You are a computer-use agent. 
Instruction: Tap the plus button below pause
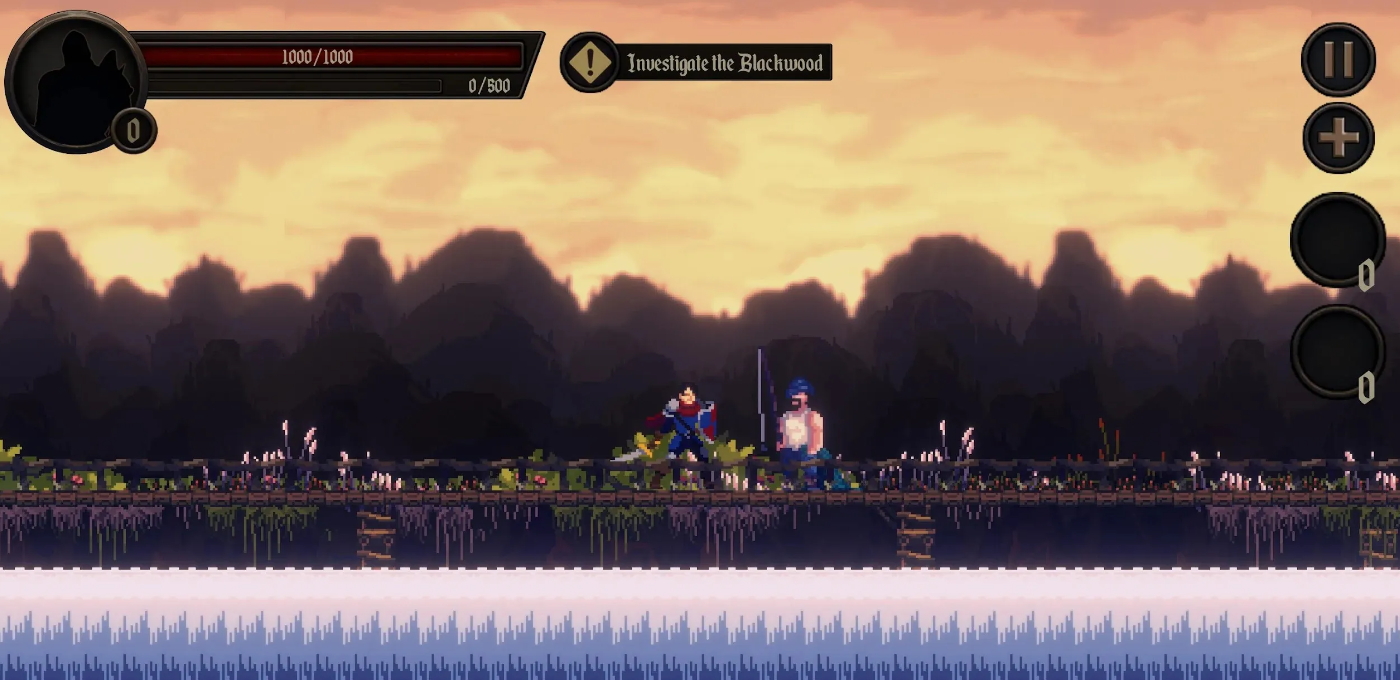pyautogui.click(x=1338, y=137)
